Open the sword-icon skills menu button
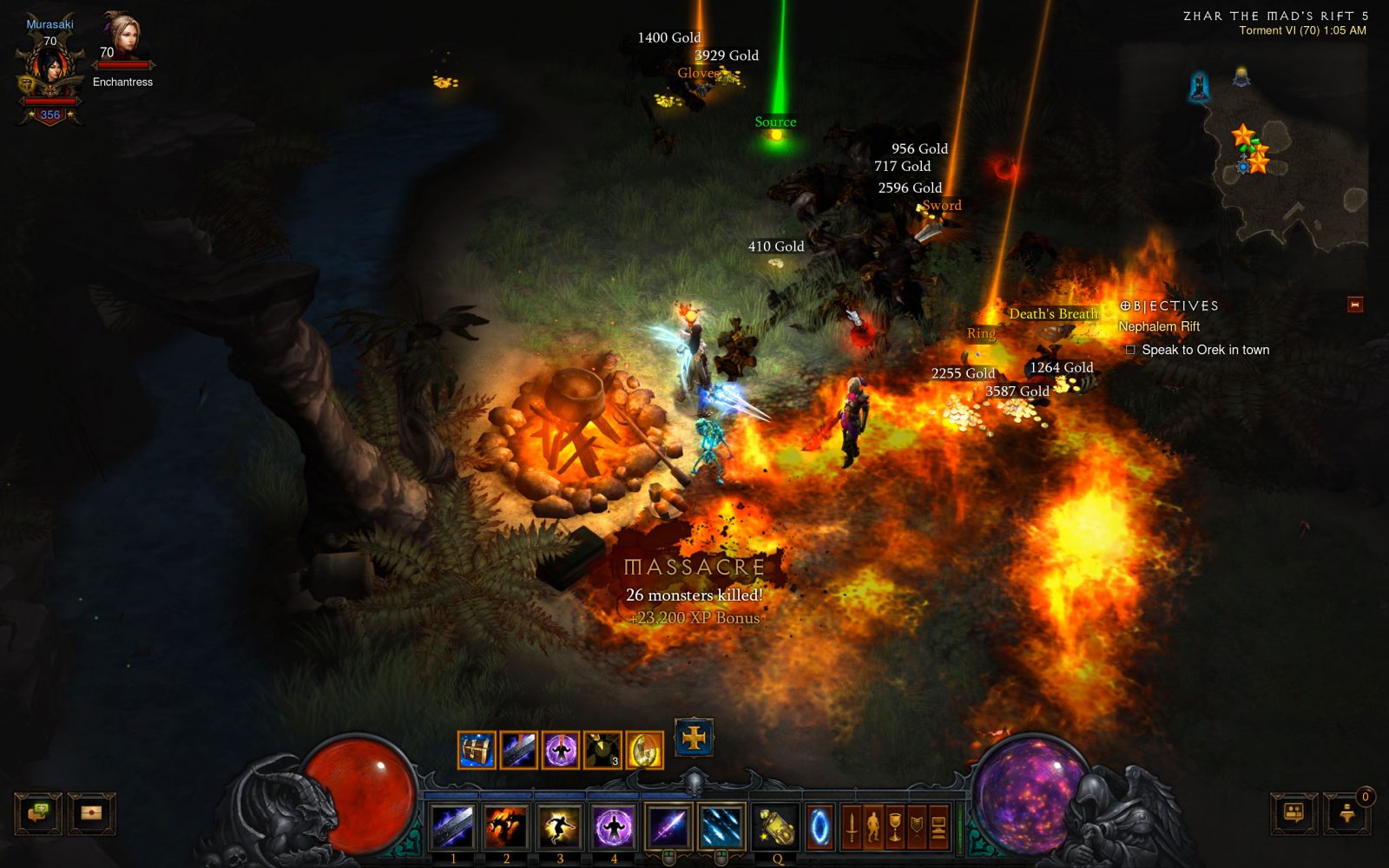Screen dimensions: 1389x868 click(852, 826)
